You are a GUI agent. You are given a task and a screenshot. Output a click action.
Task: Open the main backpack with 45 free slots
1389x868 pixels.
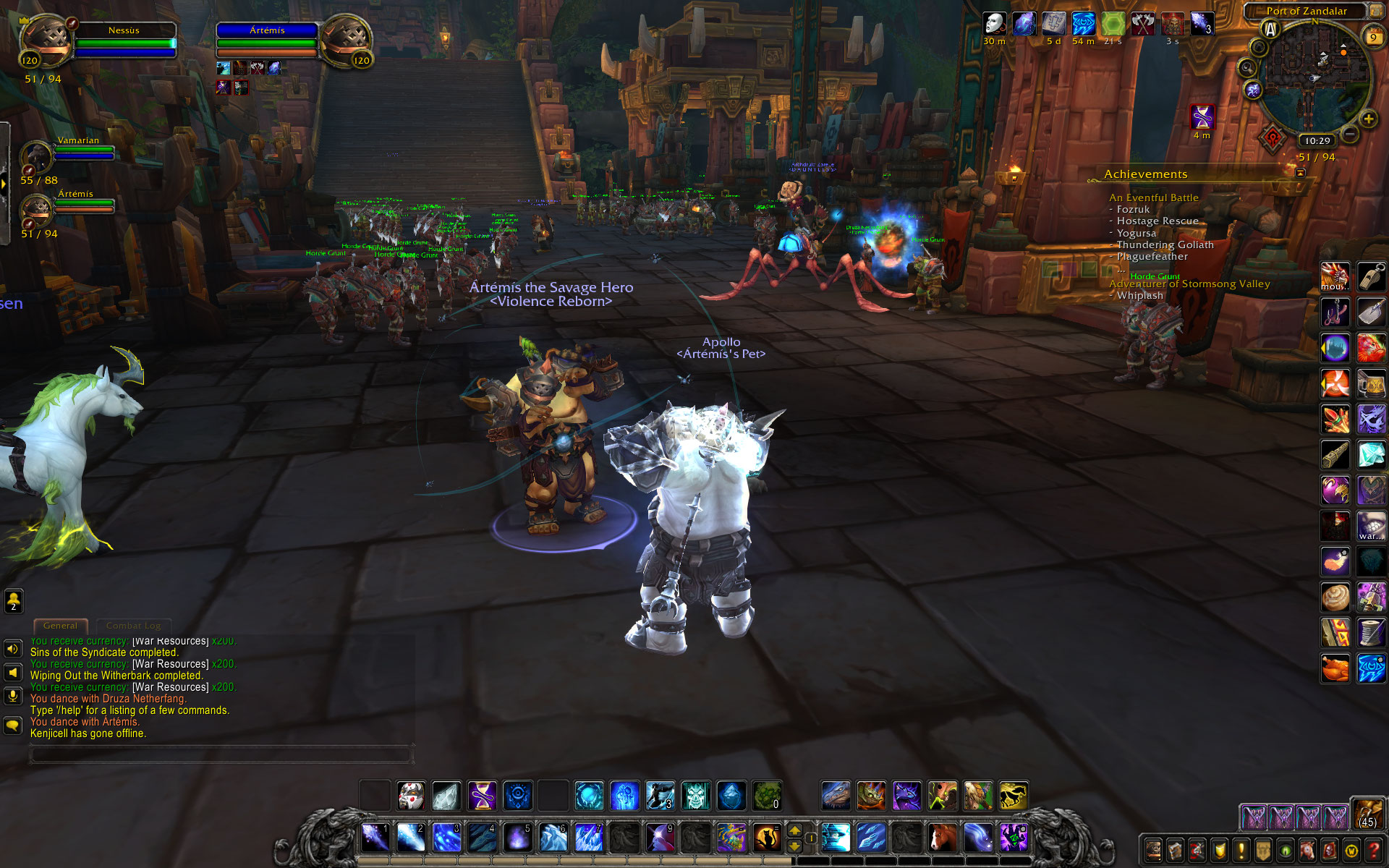(1367, 813)
